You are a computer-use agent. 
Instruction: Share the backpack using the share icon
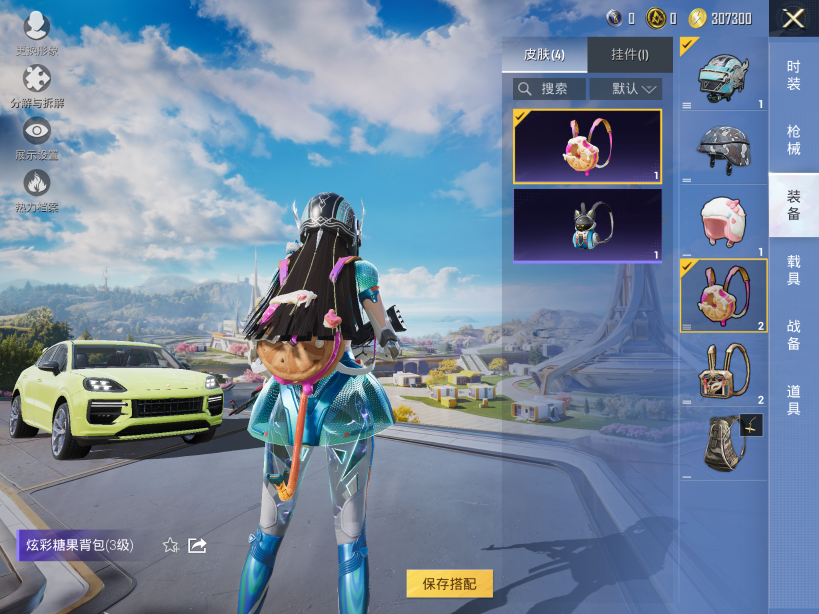(x=197, y=545)
